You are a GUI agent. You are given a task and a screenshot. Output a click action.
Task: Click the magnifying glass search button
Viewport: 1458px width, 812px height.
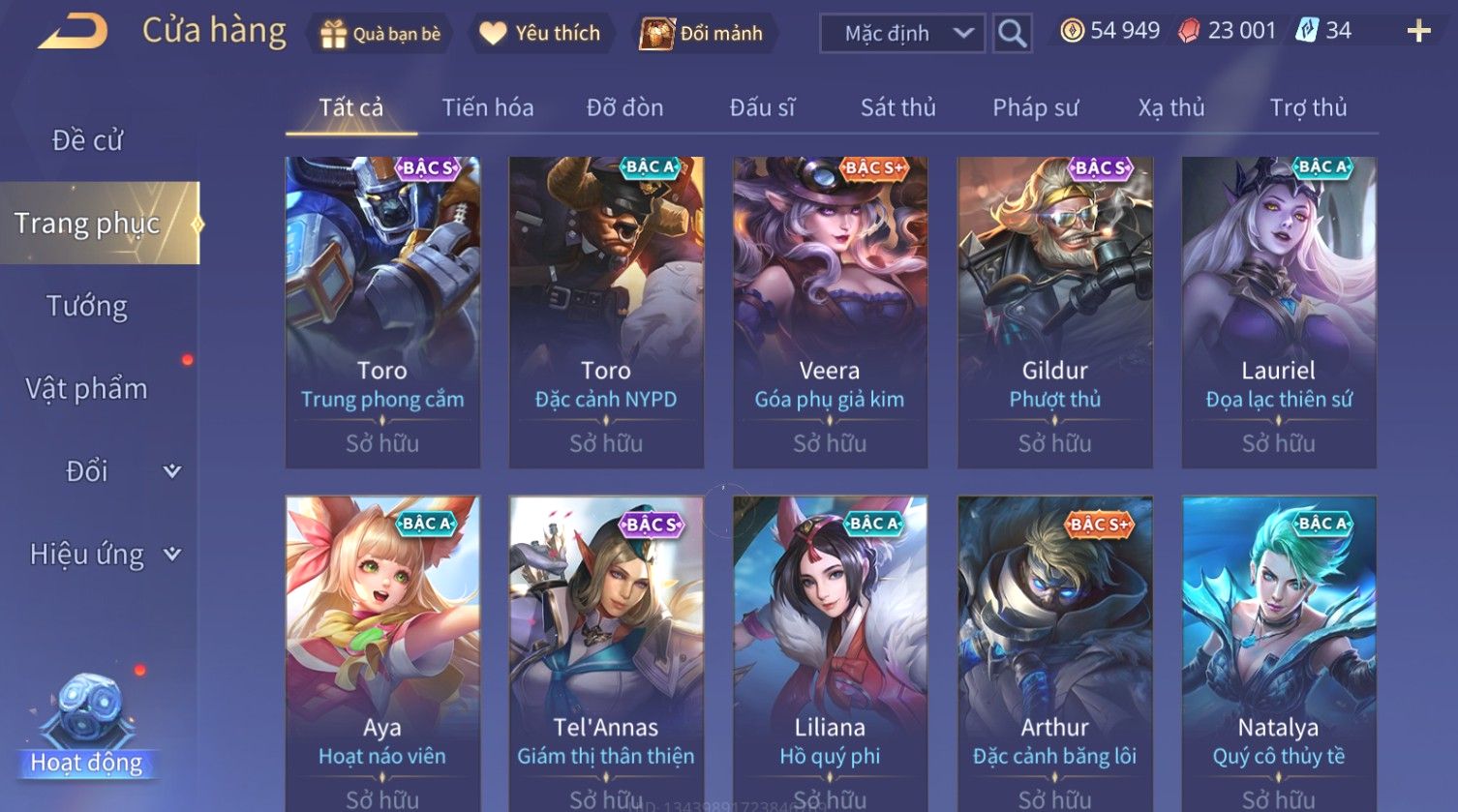coord(1012,34)
